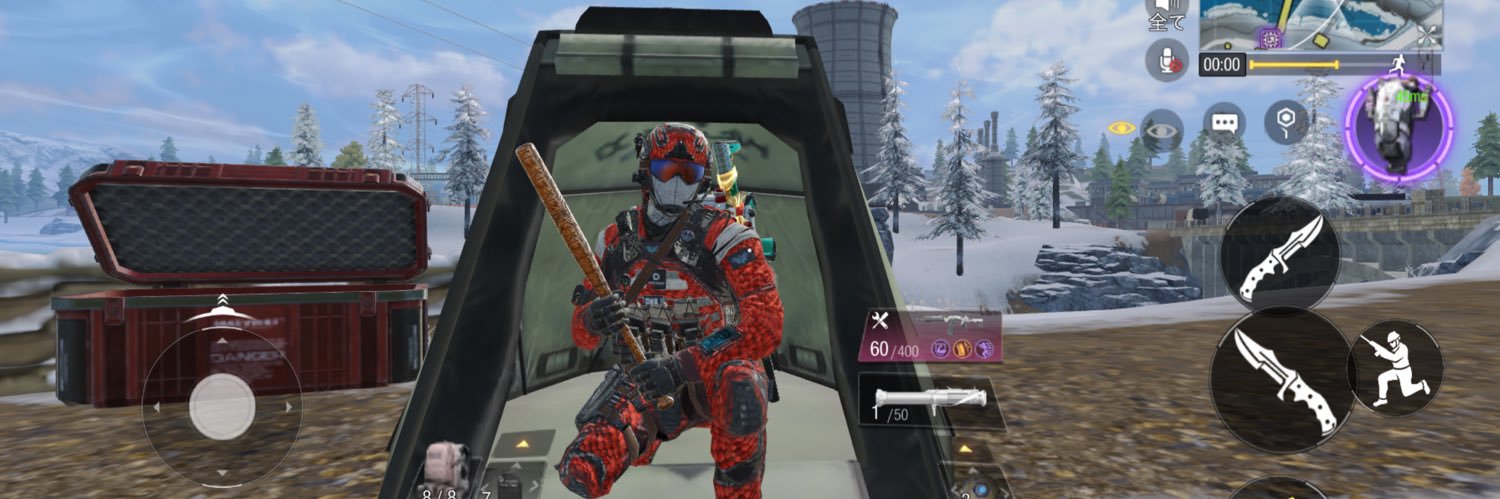Toggle the muted microphone button
Screen dimensions: 1500x499
click(1167, 62)
